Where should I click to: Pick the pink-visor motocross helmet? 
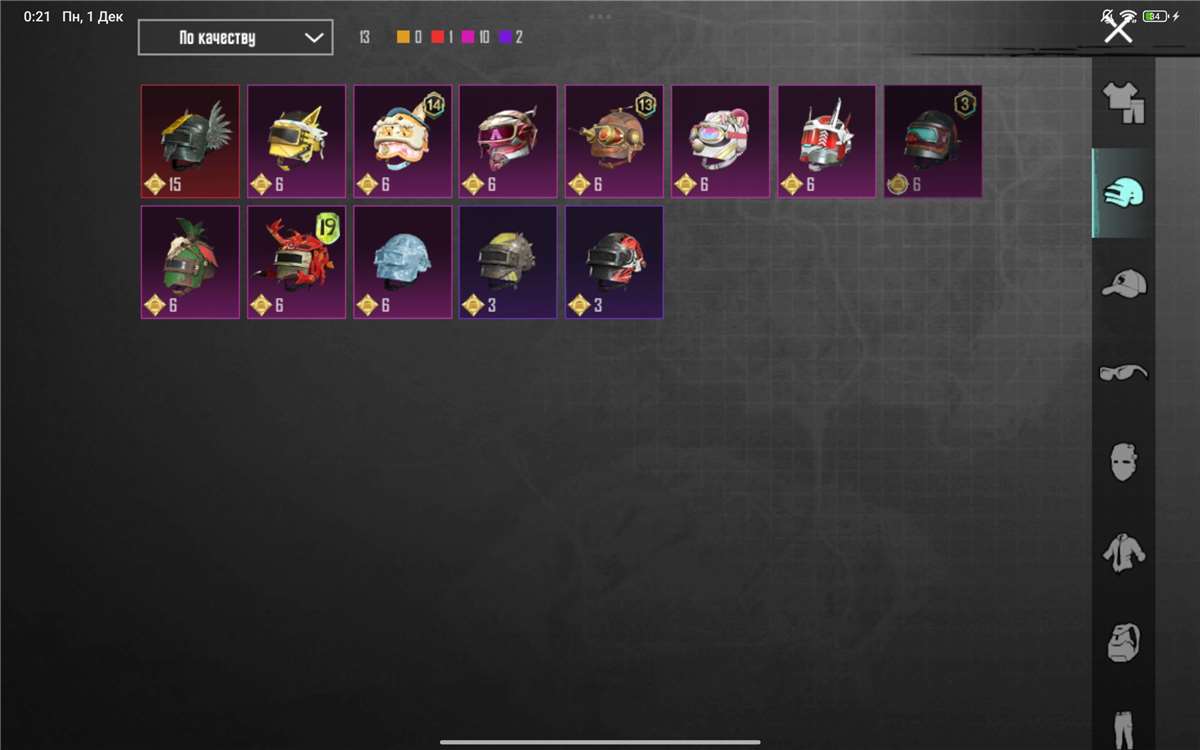pos(508,141)
